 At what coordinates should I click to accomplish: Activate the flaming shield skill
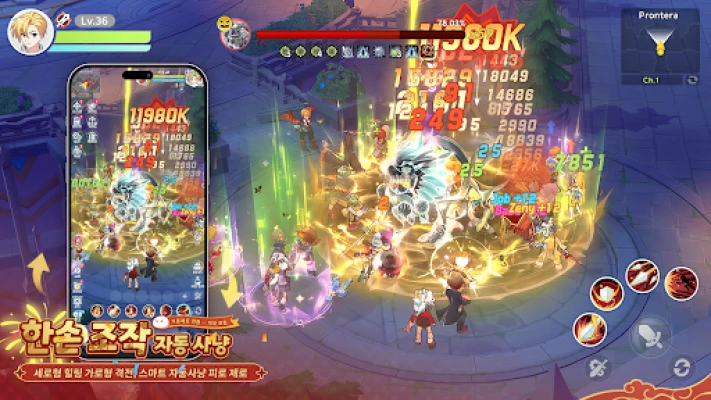click(x=607, y=294)
